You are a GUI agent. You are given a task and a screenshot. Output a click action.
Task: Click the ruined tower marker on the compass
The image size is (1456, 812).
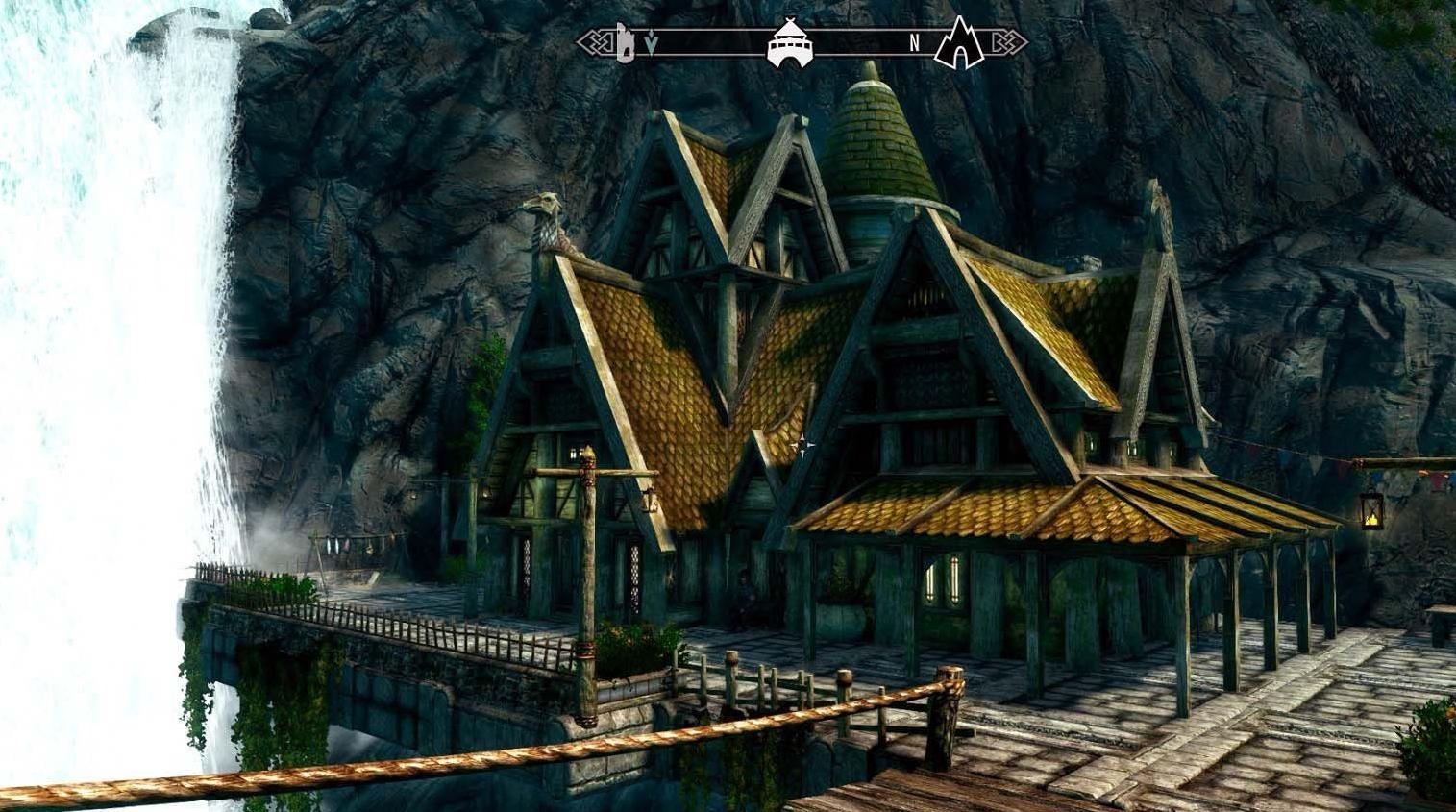point(625,40)
